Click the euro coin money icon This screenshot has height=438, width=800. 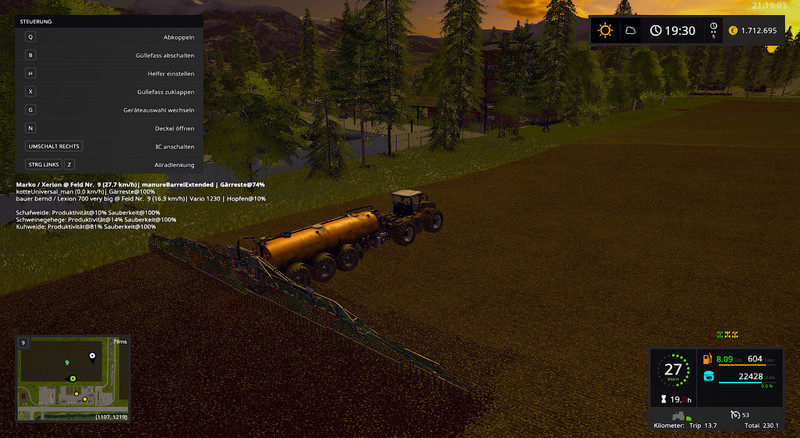[x=733, y=31]
